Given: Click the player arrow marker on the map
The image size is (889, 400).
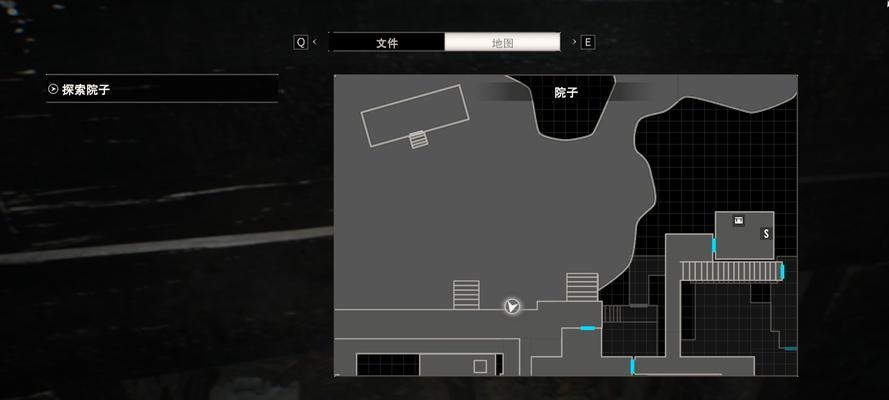Looking at the screenshot, I should tap(512, 306).
